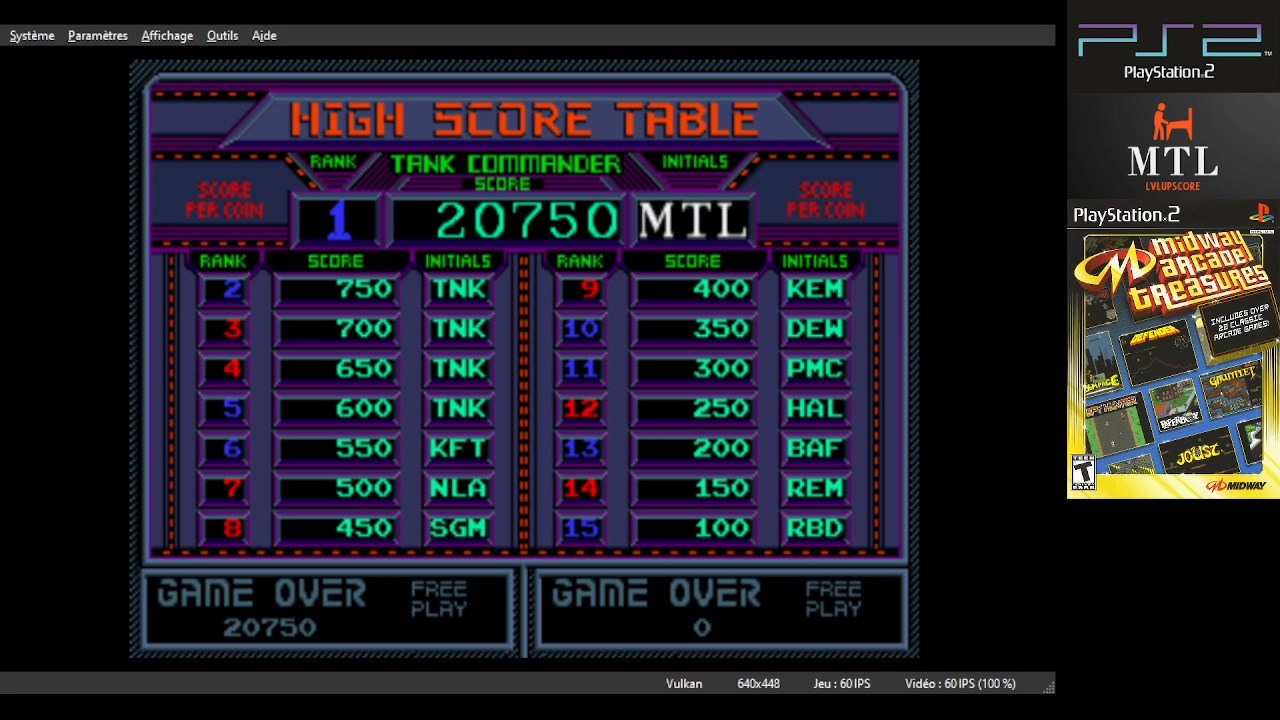Click the Vulkan renderer indicator in status bar
This screenshot has width=1280, height=720.
click(x=683, y=684)
